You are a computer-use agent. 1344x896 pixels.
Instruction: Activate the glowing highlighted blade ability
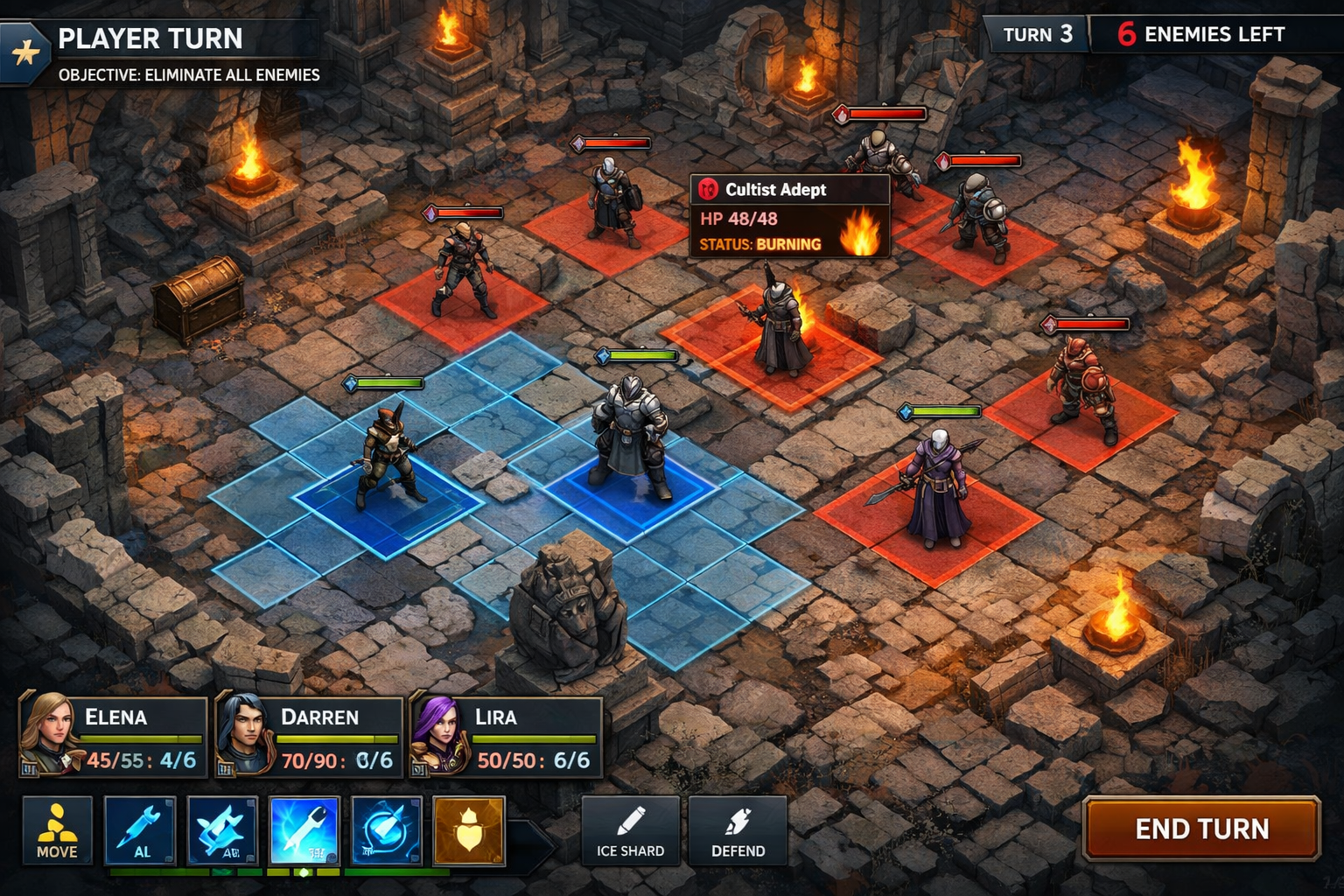304,829
